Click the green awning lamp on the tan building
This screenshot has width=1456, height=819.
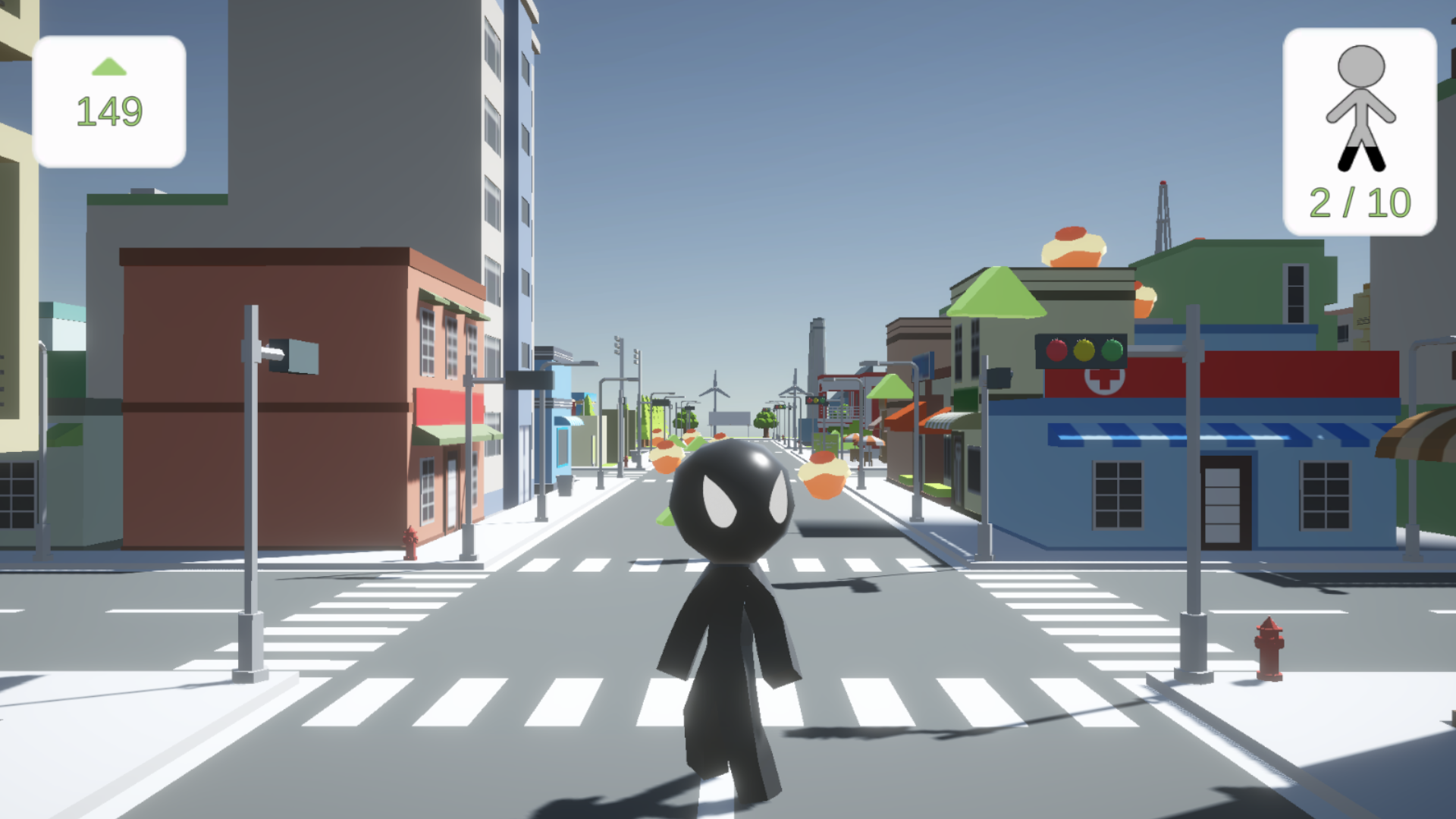tap(998, 293)
